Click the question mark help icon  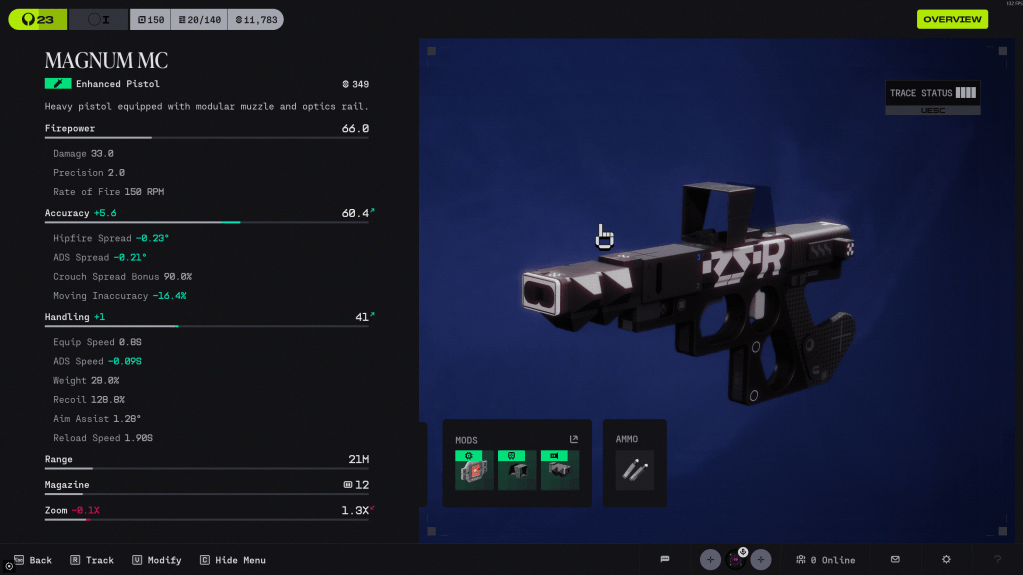pyautogui.click(x=996, y=559)
